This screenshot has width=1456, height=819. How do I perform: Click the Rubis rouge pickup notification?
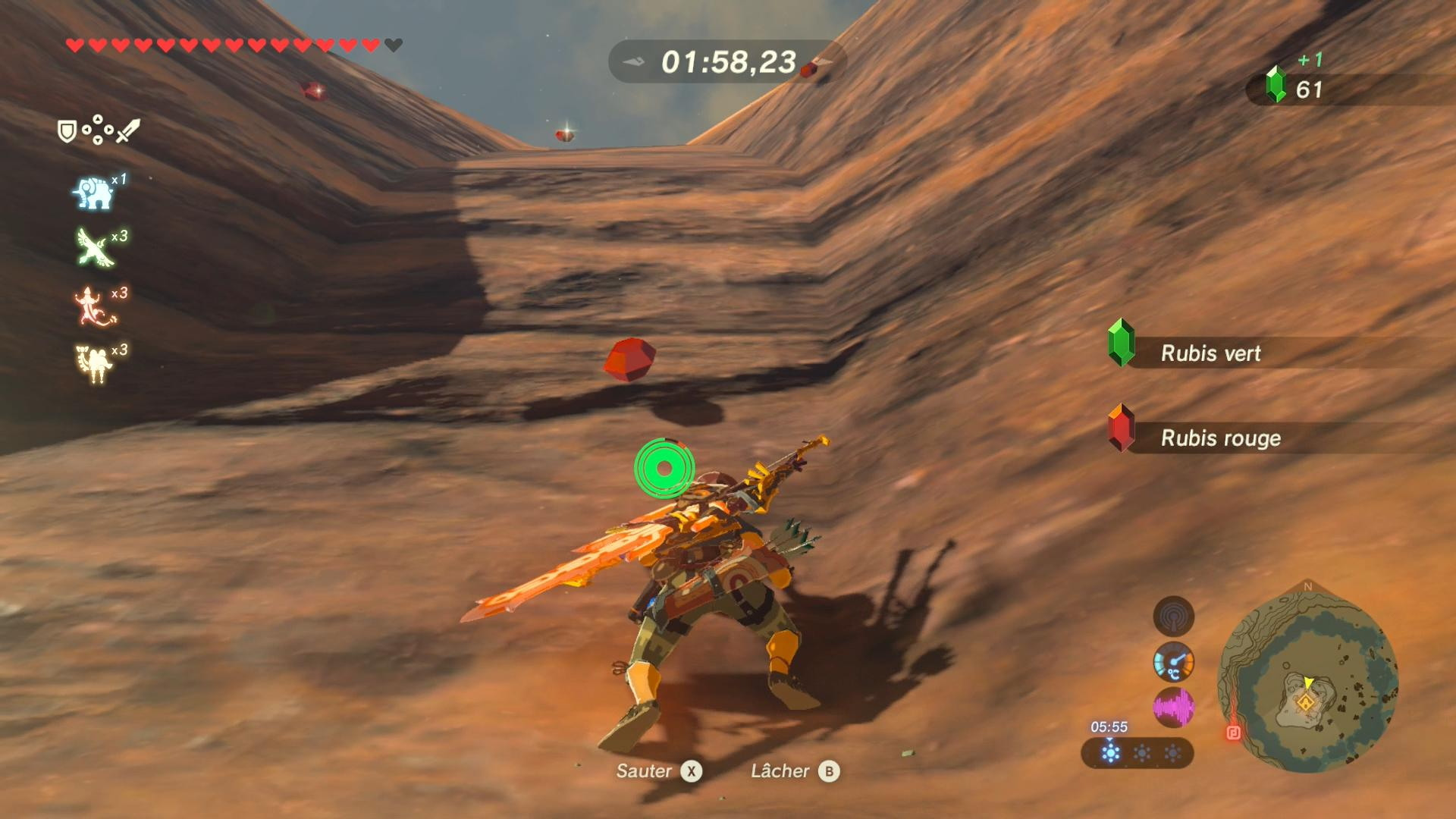(1220, 438)
